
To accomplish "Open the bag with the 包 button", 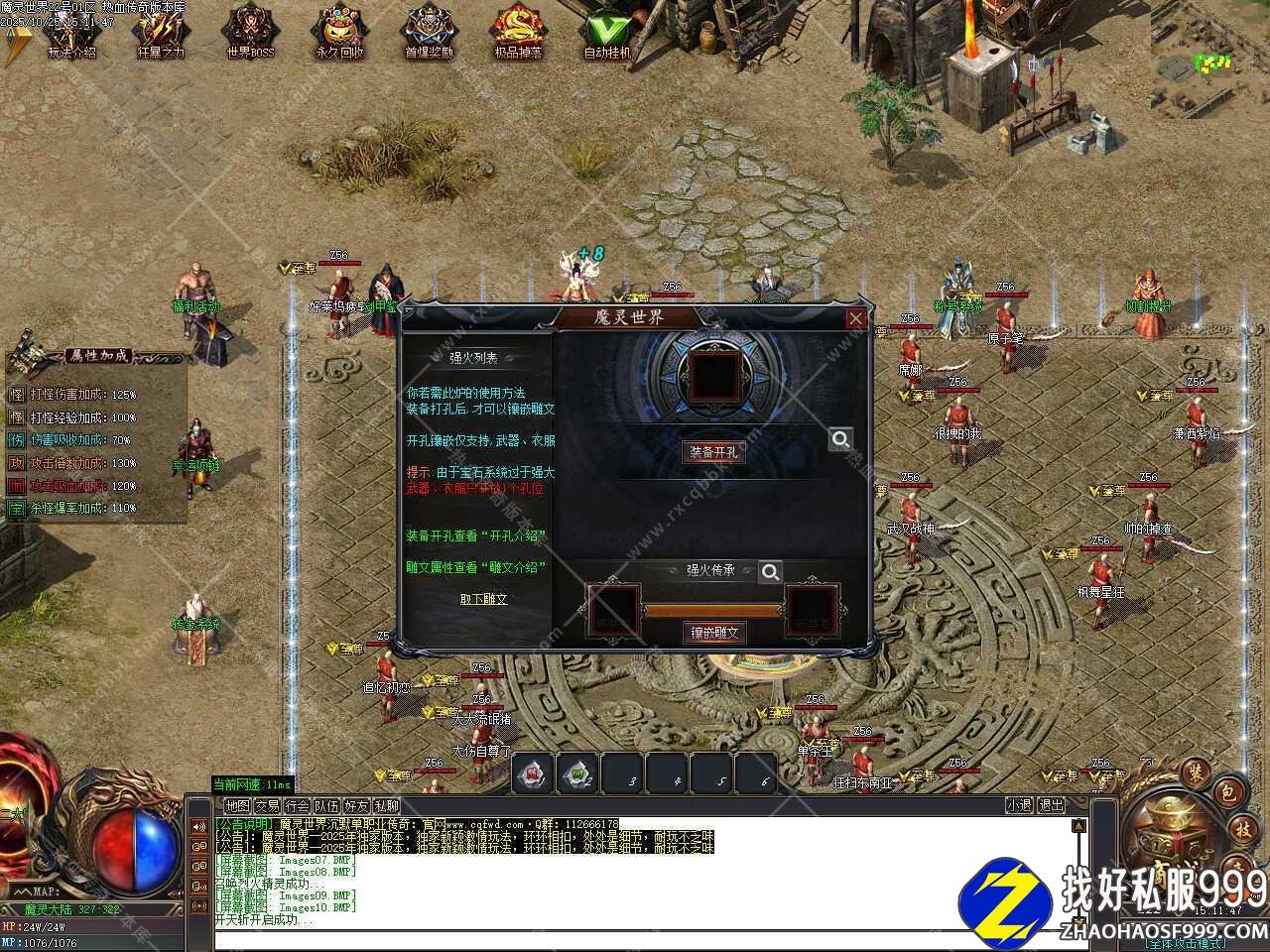I will (1226, 793).
